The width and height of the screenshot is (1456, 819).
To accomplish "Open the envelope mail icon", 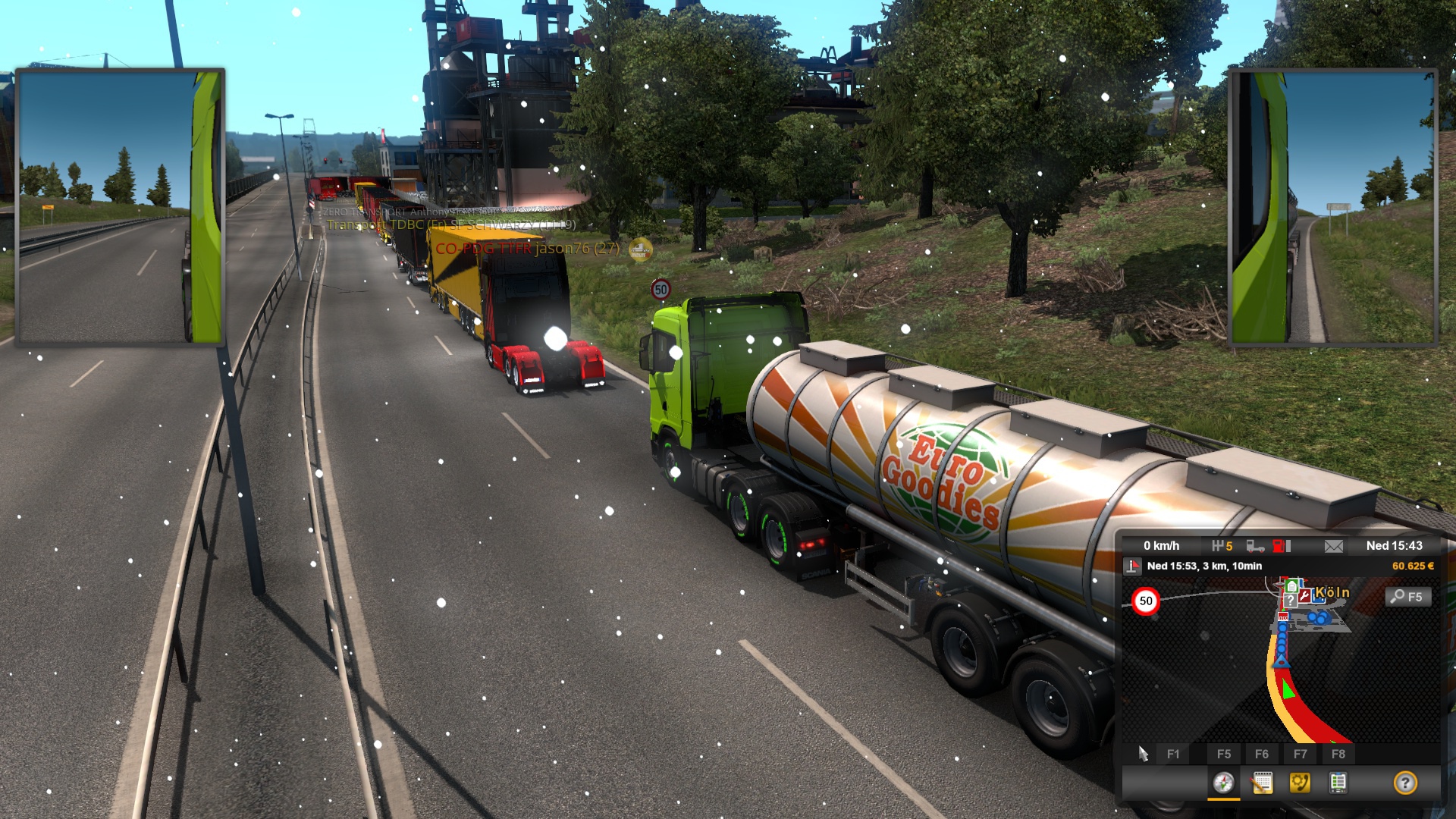I will click(x=1334, y=546).
